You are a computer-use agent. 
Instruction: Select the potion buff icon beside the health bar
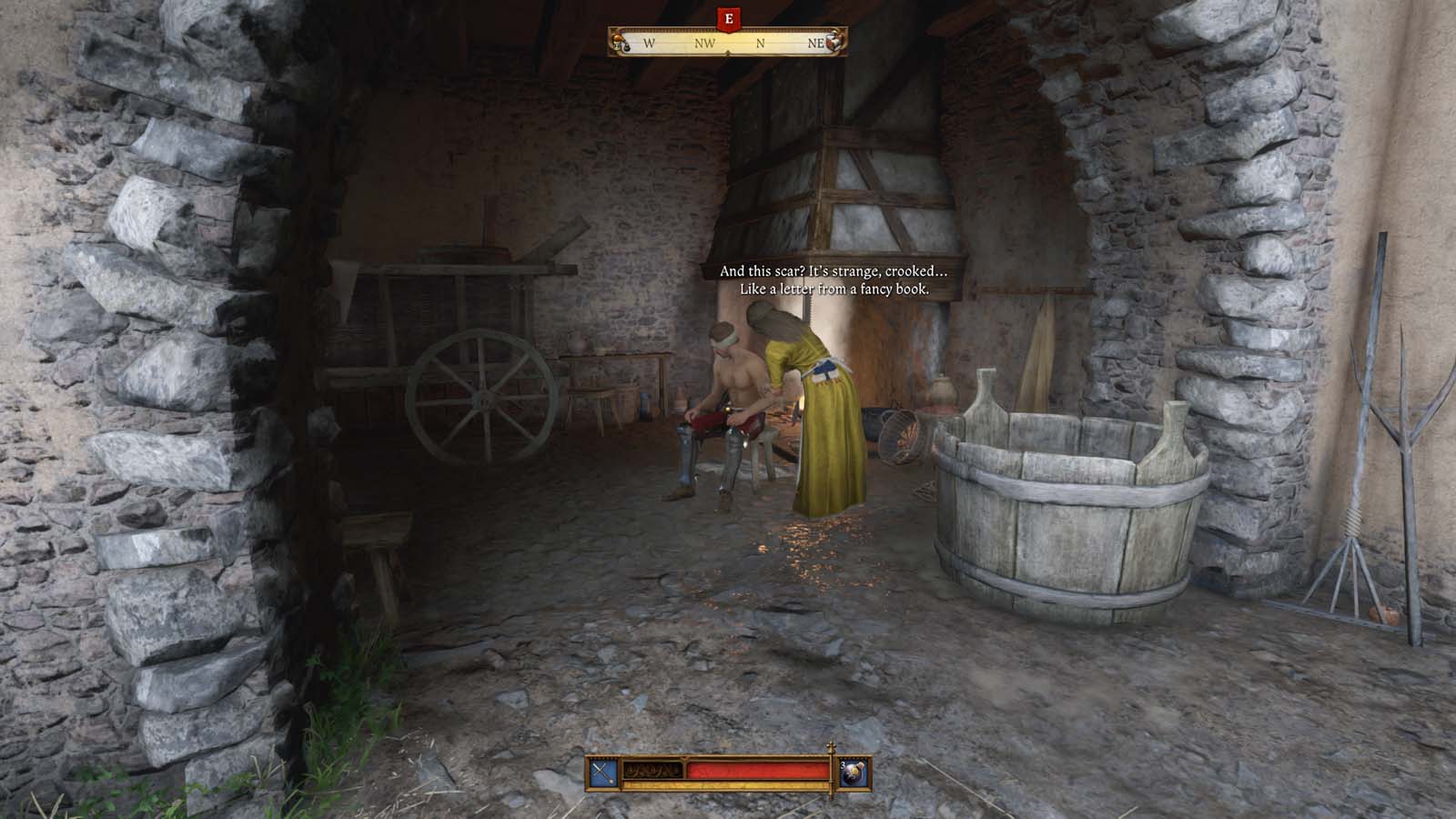coord(853,773)
